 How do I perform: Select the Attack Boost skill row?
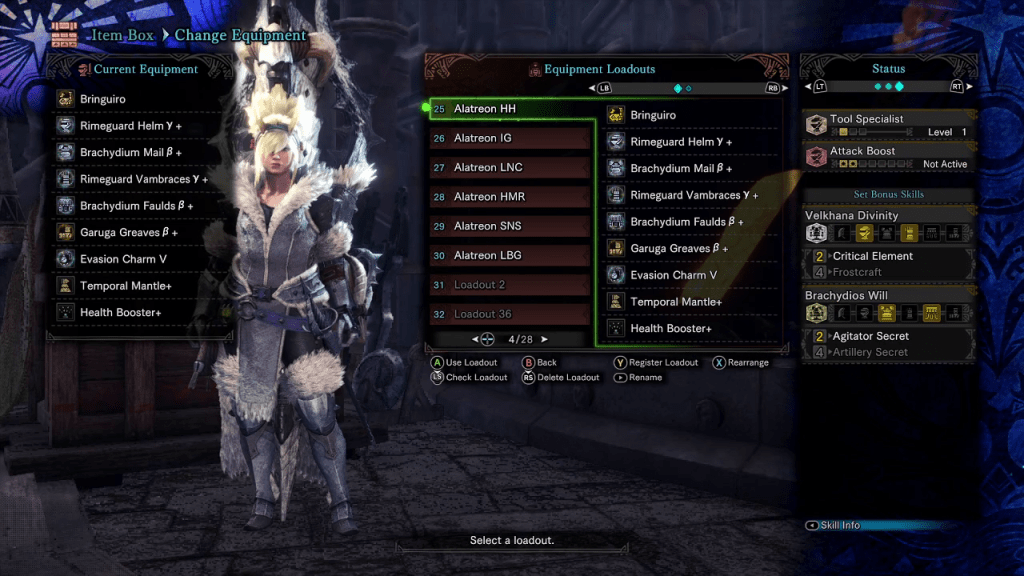tap(889, 157)
